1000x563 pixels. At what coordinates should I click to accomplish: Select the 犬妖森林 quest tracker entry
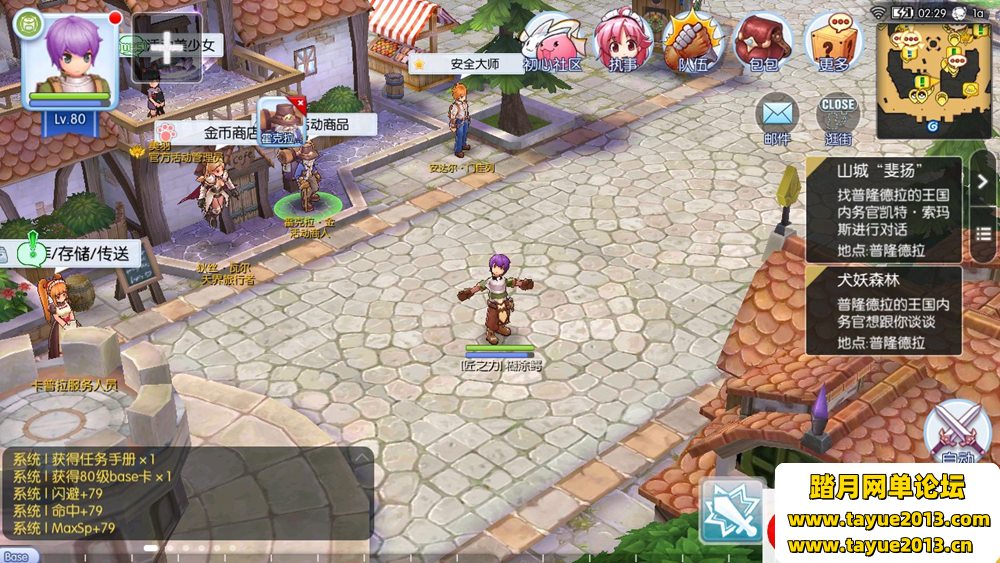click(x=884, y=310)
